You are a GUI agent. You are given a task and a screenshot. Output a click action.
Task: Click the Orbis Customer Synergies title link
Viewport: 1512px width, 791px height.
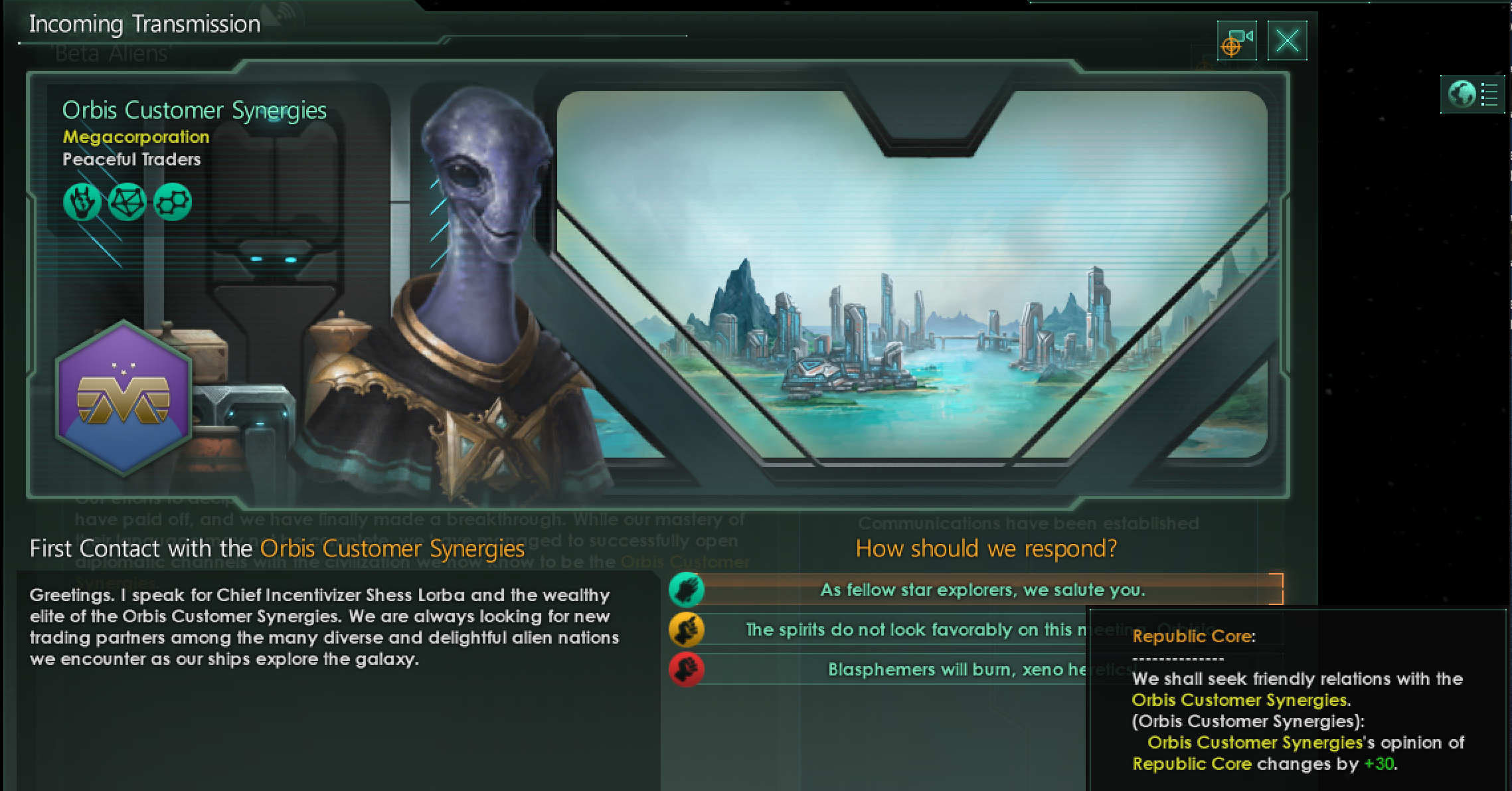click(x=195, y=110)
